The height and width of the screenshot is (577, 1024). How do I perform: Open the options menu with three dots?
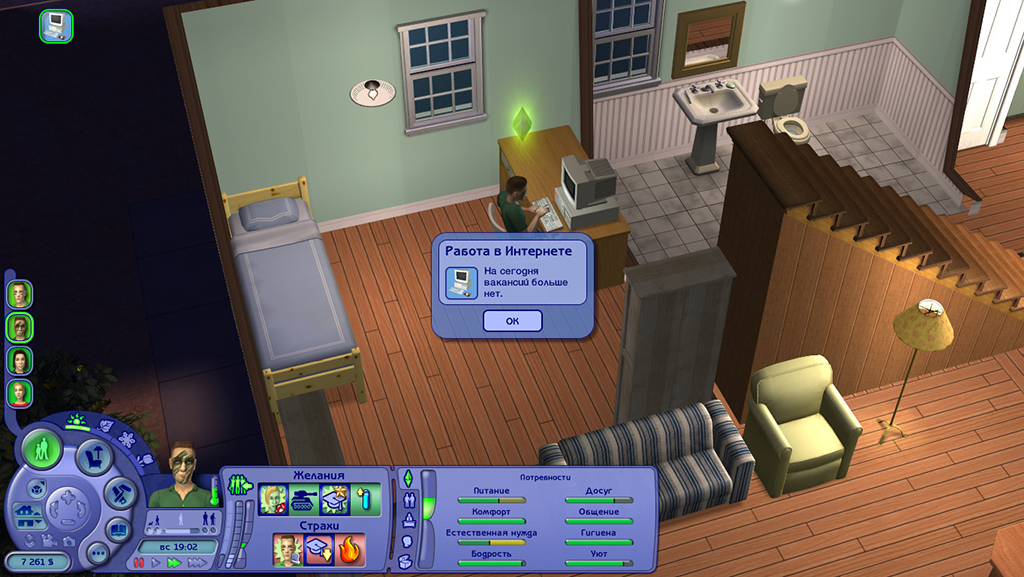coord(97,553)
